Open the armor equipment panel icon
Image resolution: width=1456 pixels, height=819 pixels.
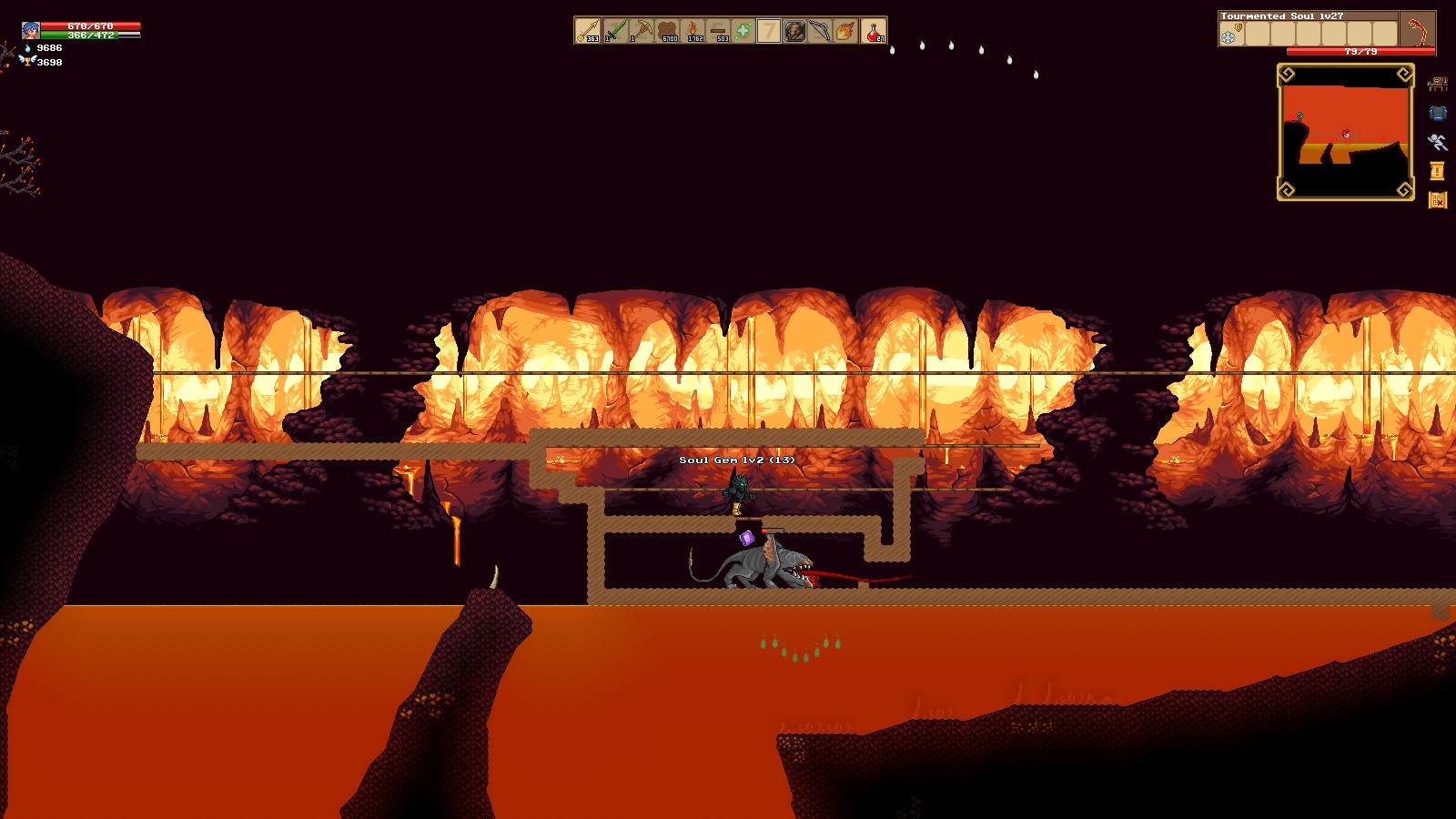point(1438,113)
